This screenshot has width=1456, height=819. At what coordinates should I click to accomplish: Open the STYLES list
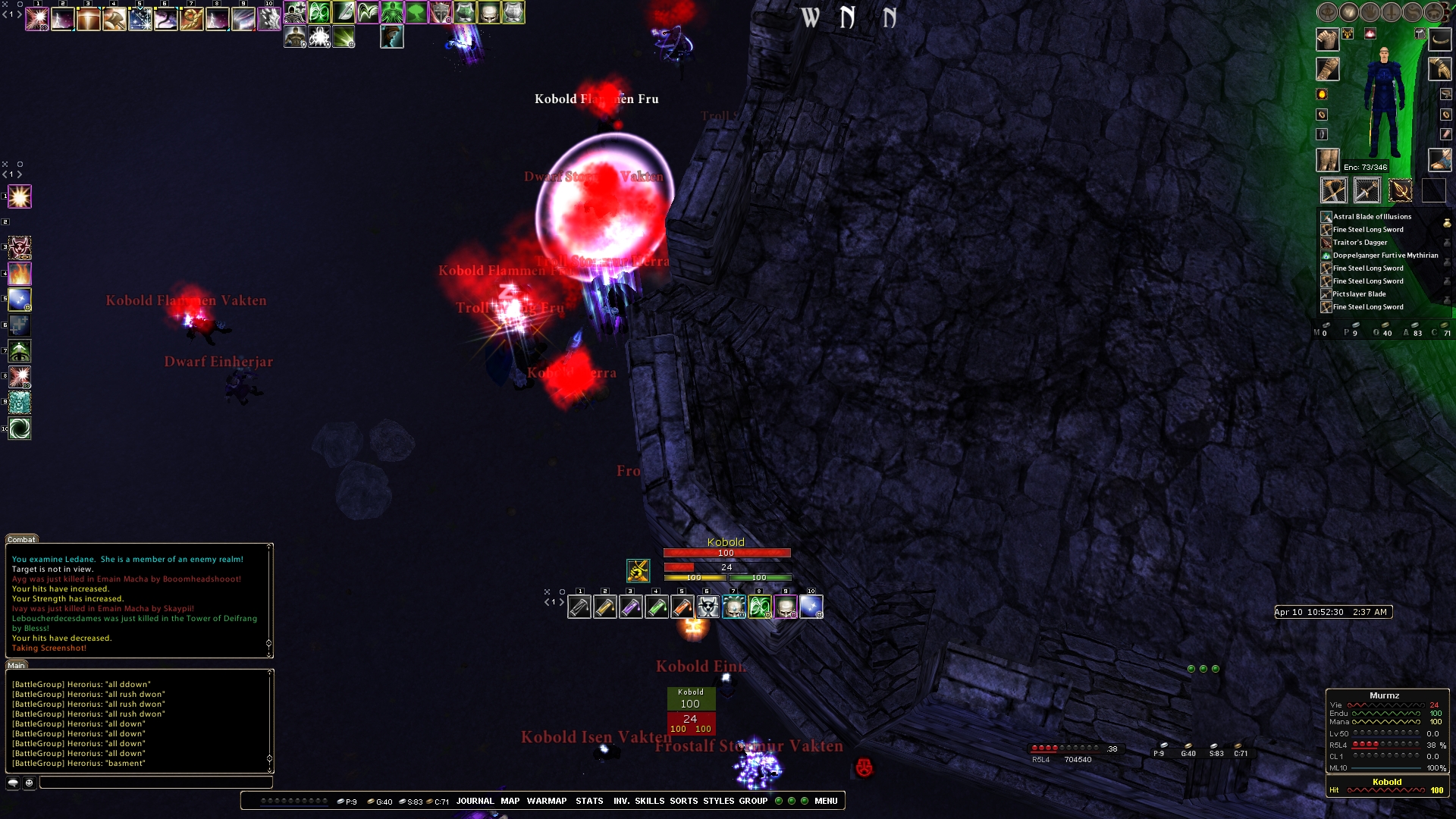point(719,801)
